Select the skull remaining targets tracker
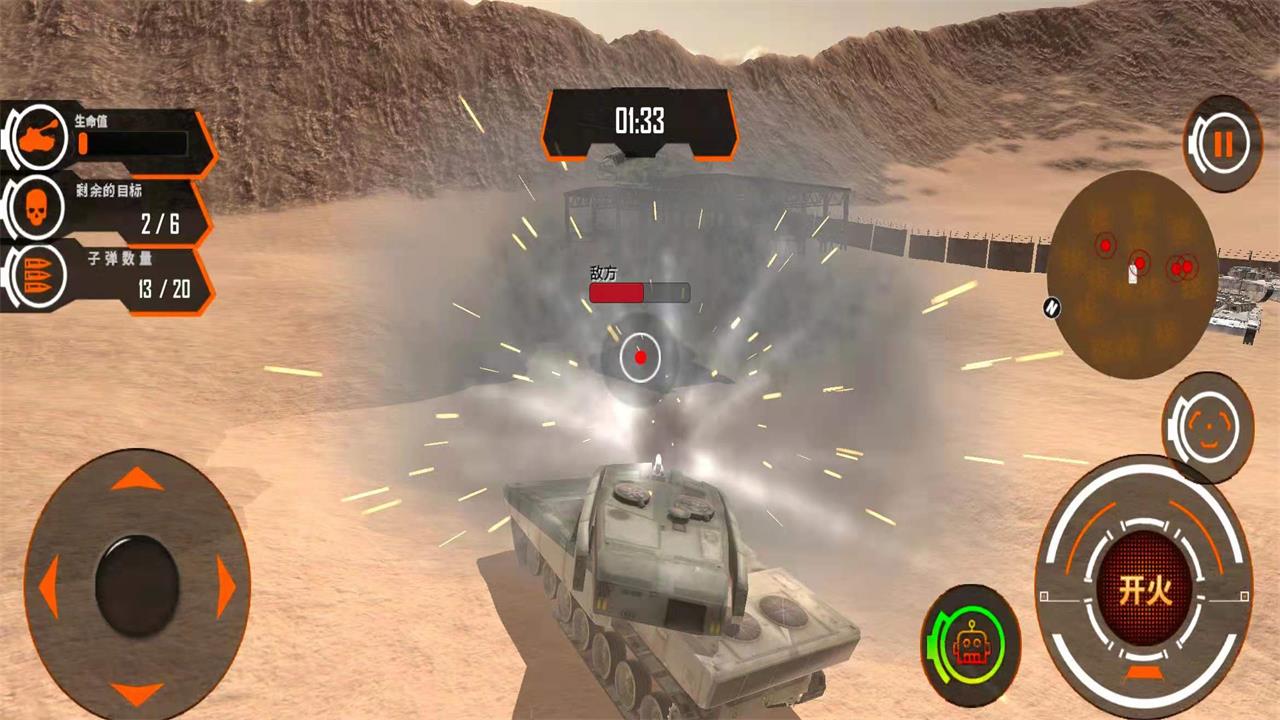This screenshot has width=1280, height=720. (x=36, y=210)
